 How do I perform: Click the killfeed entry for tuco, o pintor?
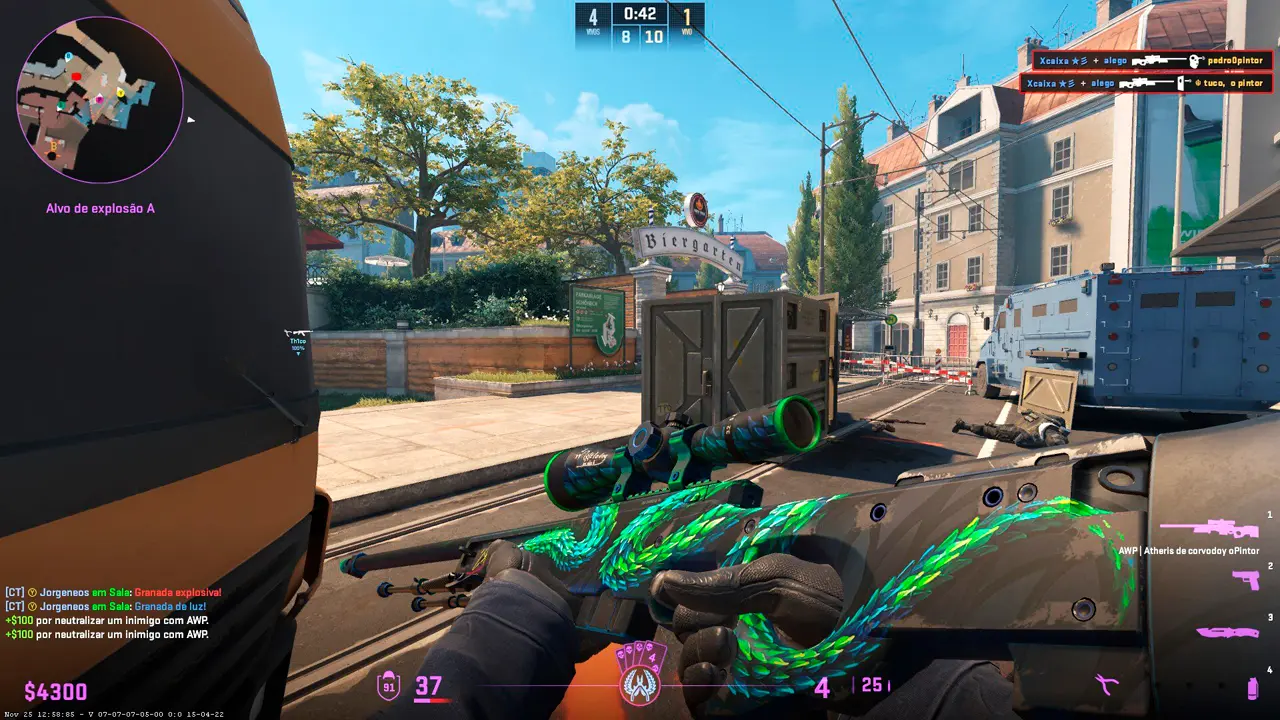click(1146, 83)
